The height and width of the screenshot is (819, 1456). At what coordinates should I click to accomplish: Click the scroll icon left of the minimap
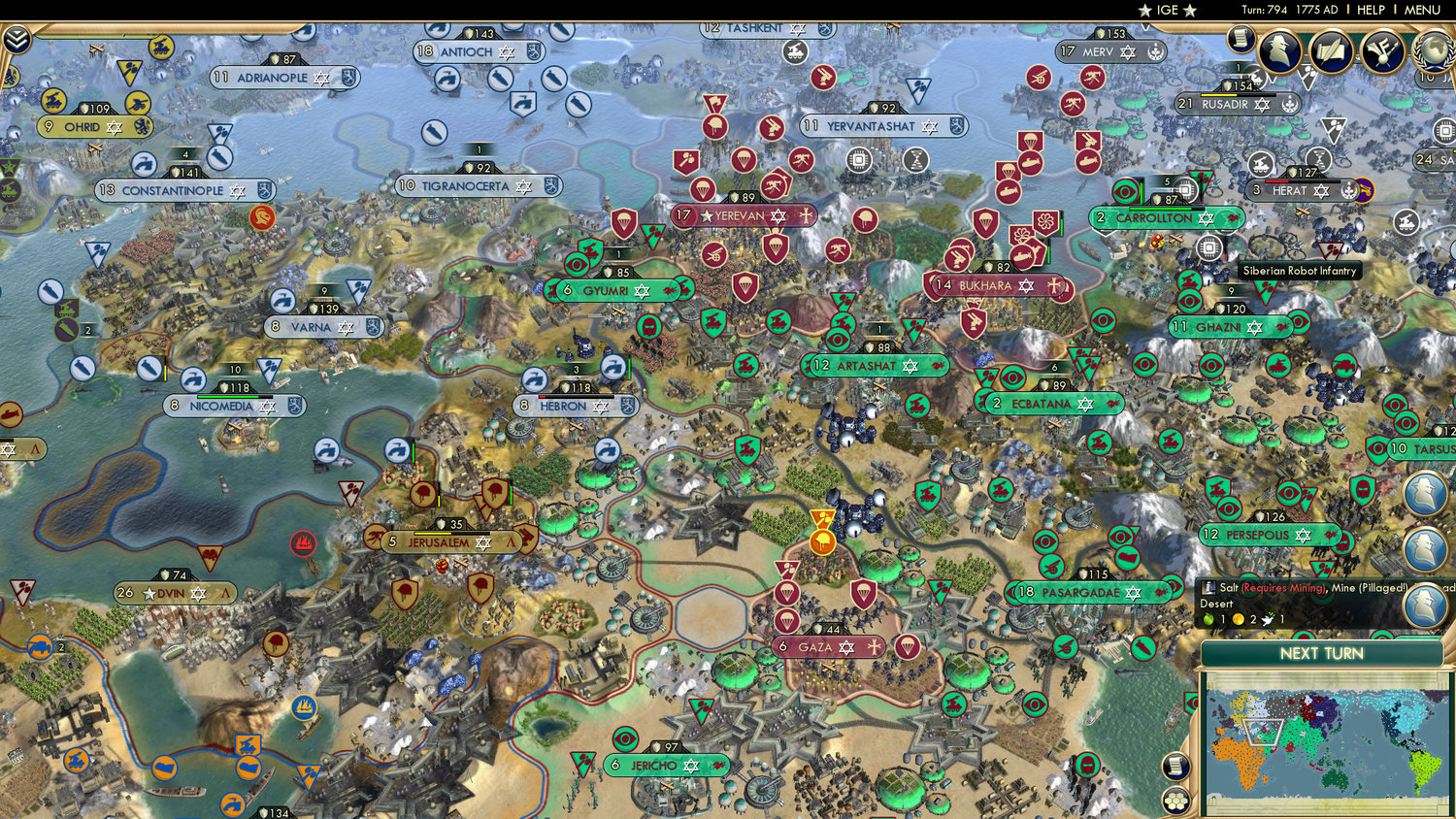pos(1175,765)
